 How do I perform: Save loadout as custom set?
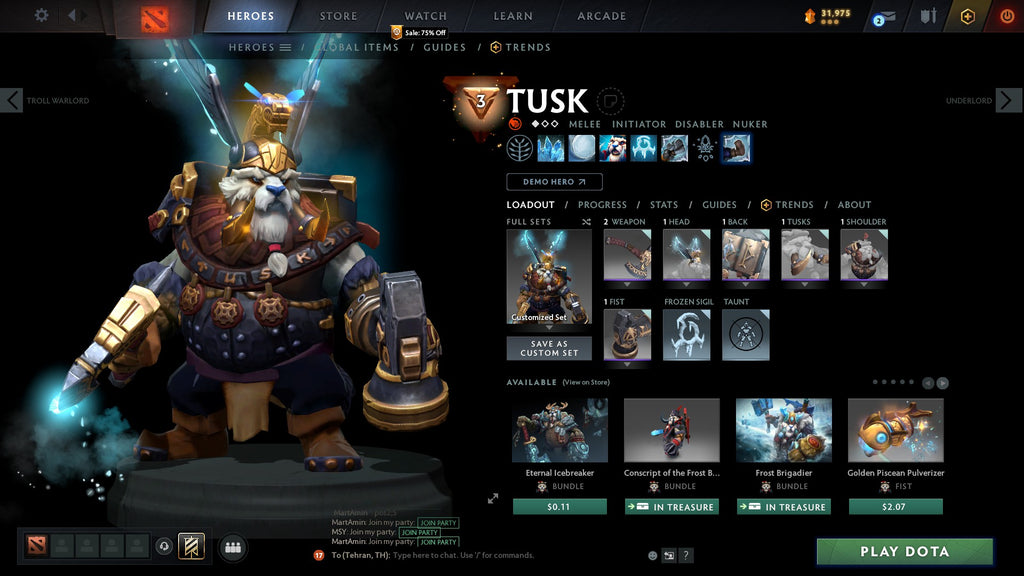tap(549, 348)
